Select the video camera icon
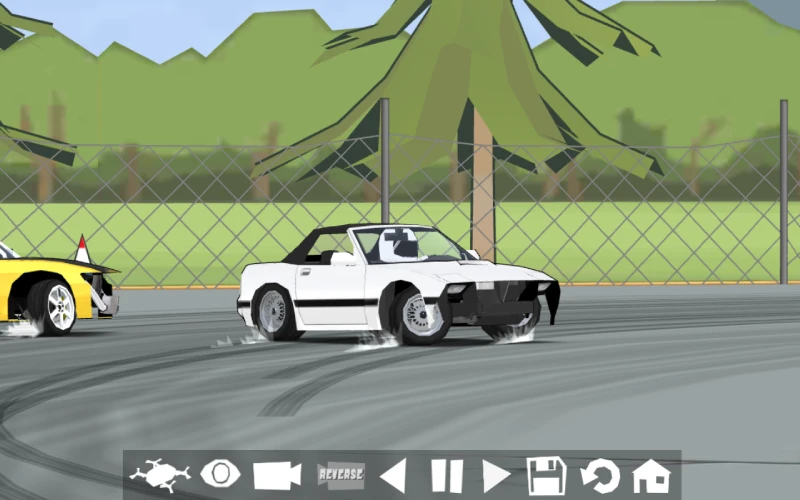800x500 pixels. (277, 475)
